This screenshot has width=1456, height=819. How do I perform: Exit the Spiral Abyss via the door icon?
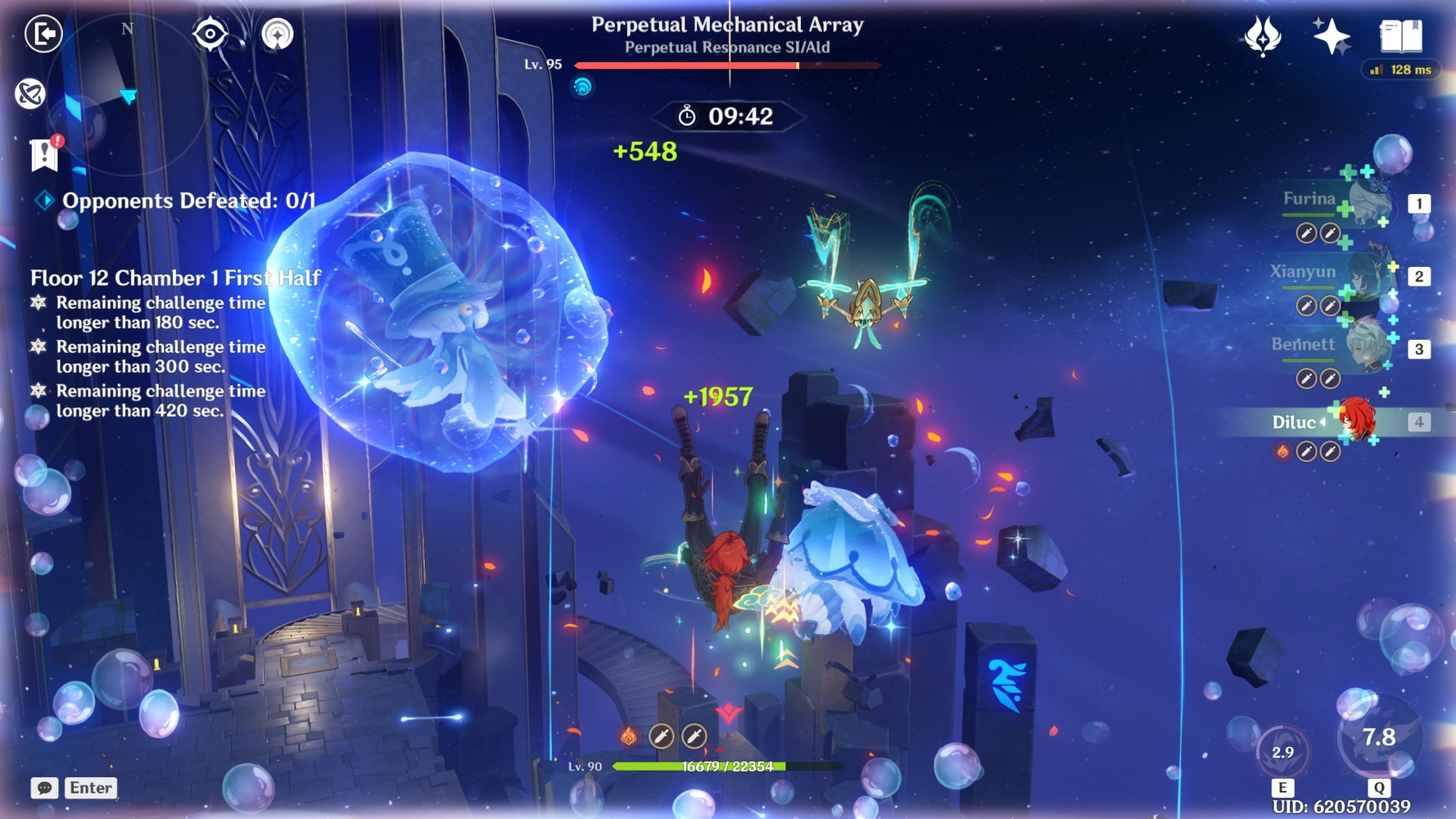(45, 34)
